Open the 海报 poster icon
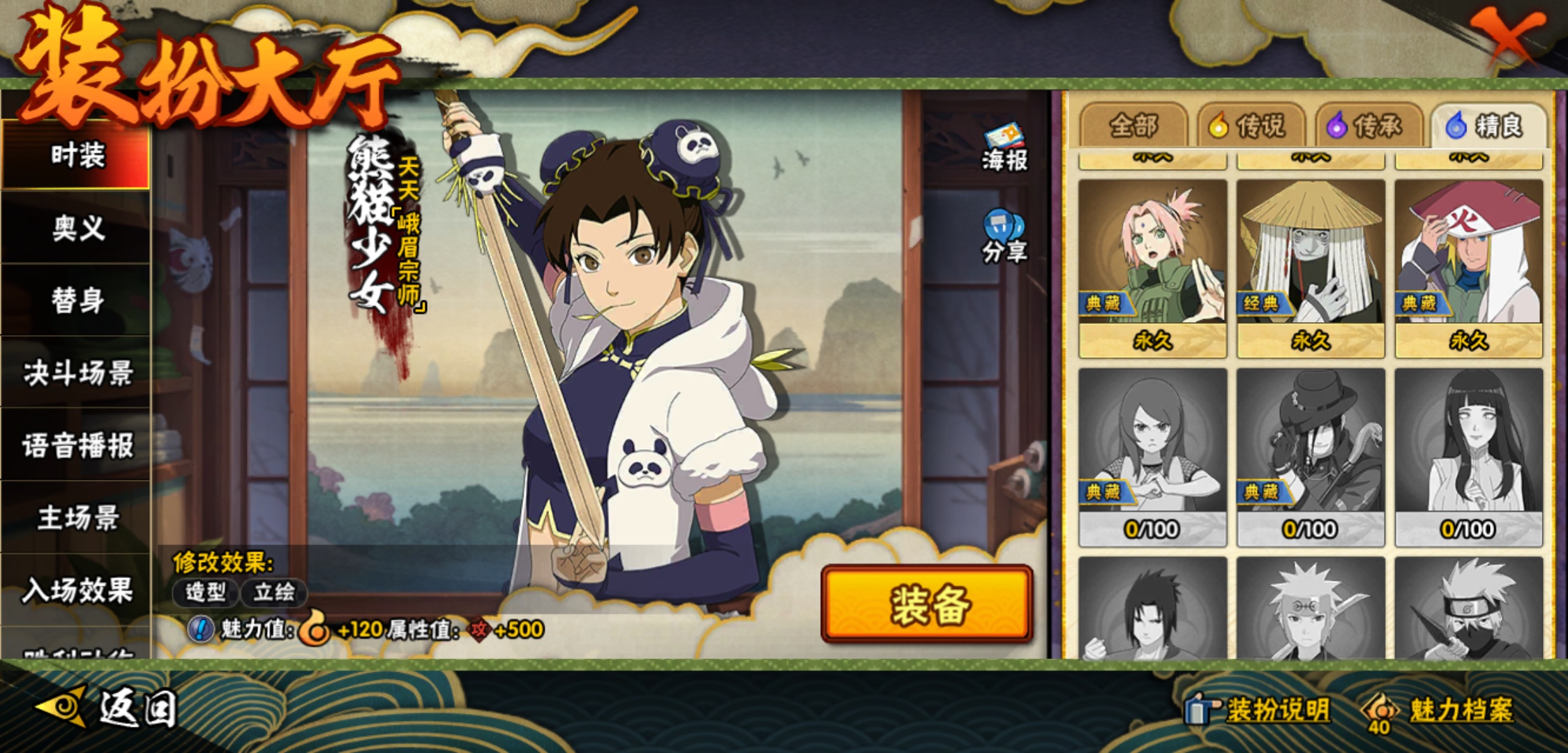This screenshot has height=753, width=1568. (x=1004, y=148)
